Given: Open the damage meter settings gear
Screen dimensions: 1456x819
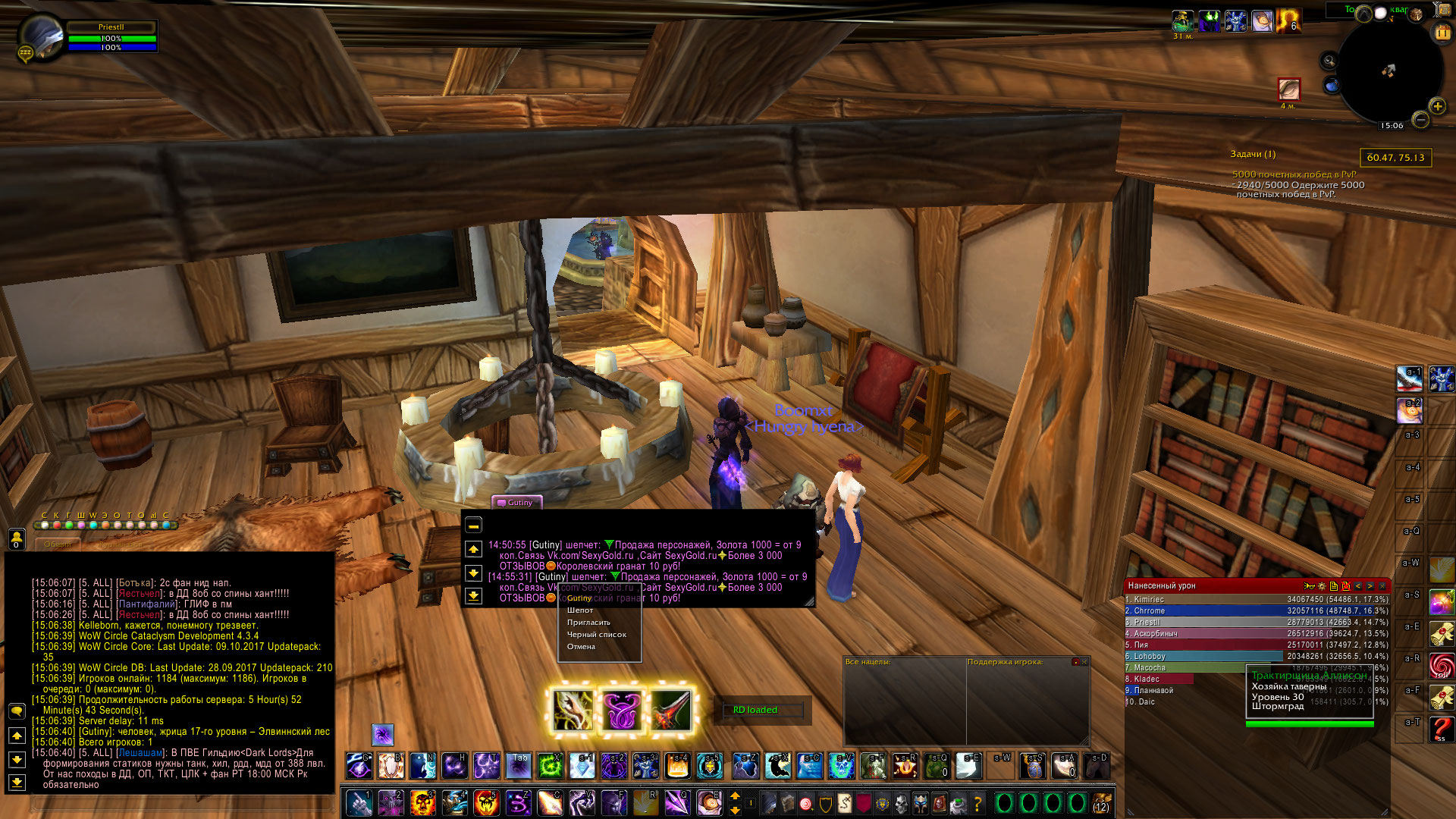Looking at the screenshot, I should pos(1322,586).
